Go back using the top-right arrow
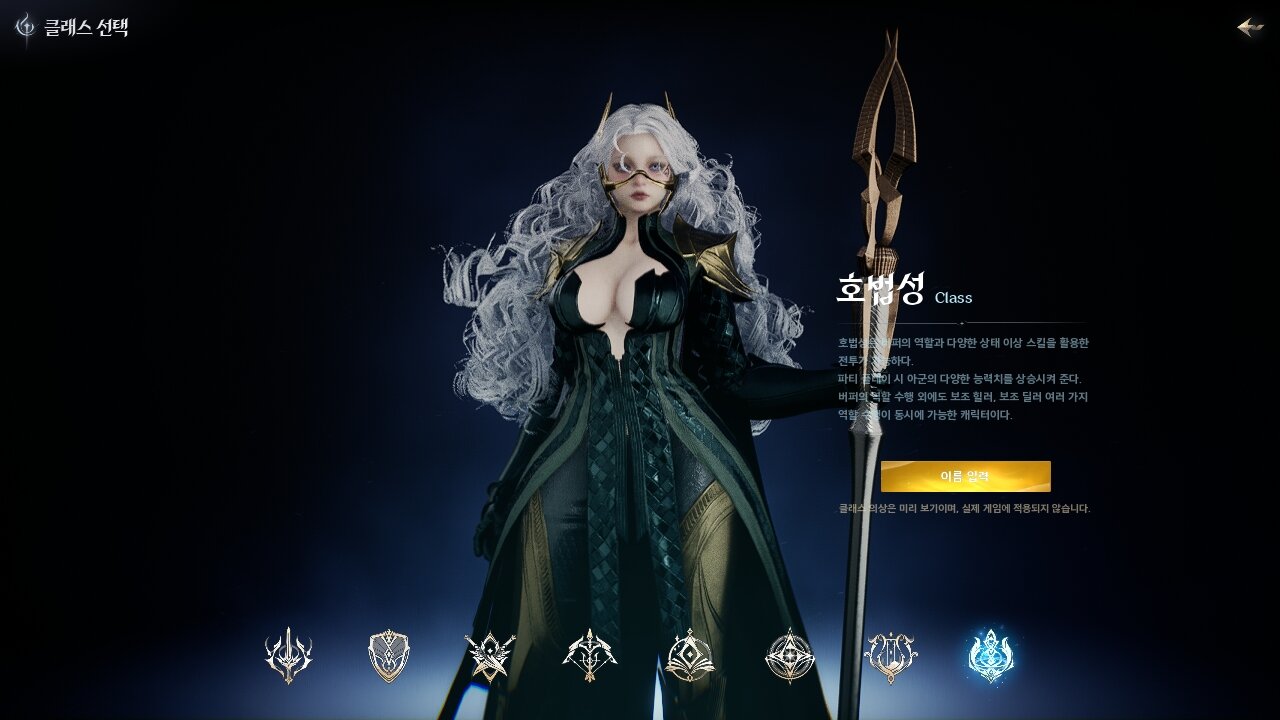Image resolution: width=1280 pixels, height=720 pixels. pos(1250,27)
